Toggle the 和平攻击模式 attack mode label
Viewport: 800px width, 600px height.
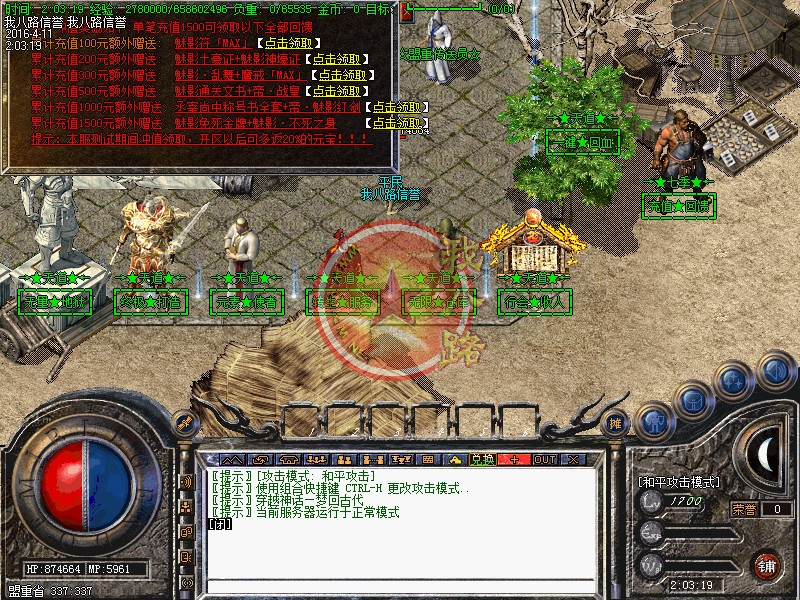(679, 482)
